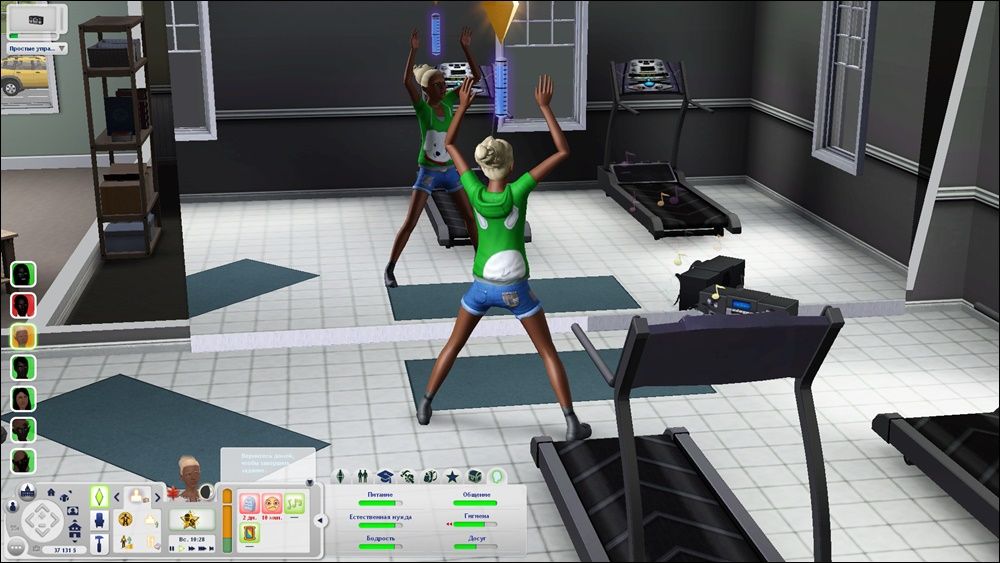Set game speed to normal play
This screenshot has height=563, width=1000.
coord(183,549)
